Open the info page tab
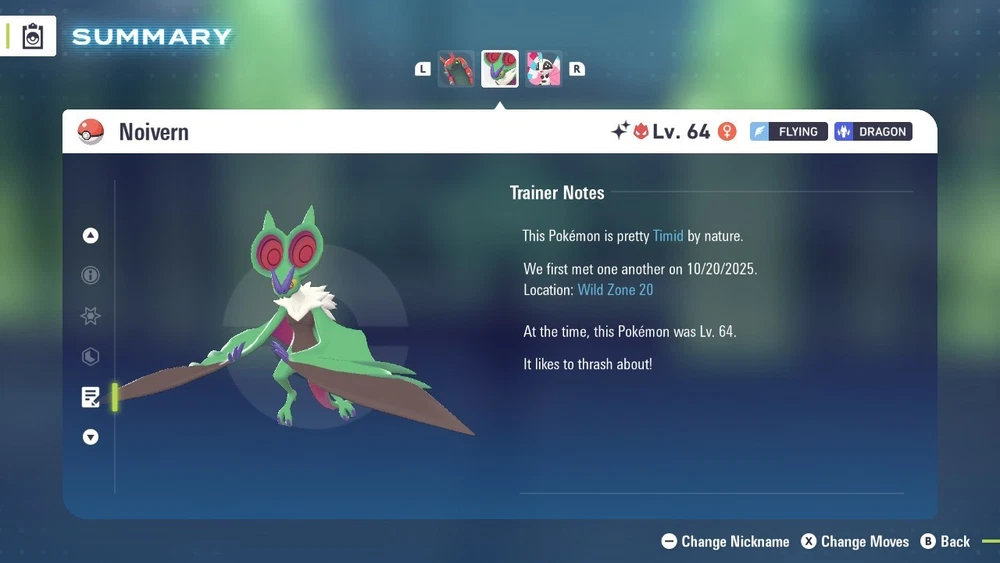Image resolution: width=1000 pixels, height=563 pixels. coord(91,276)
